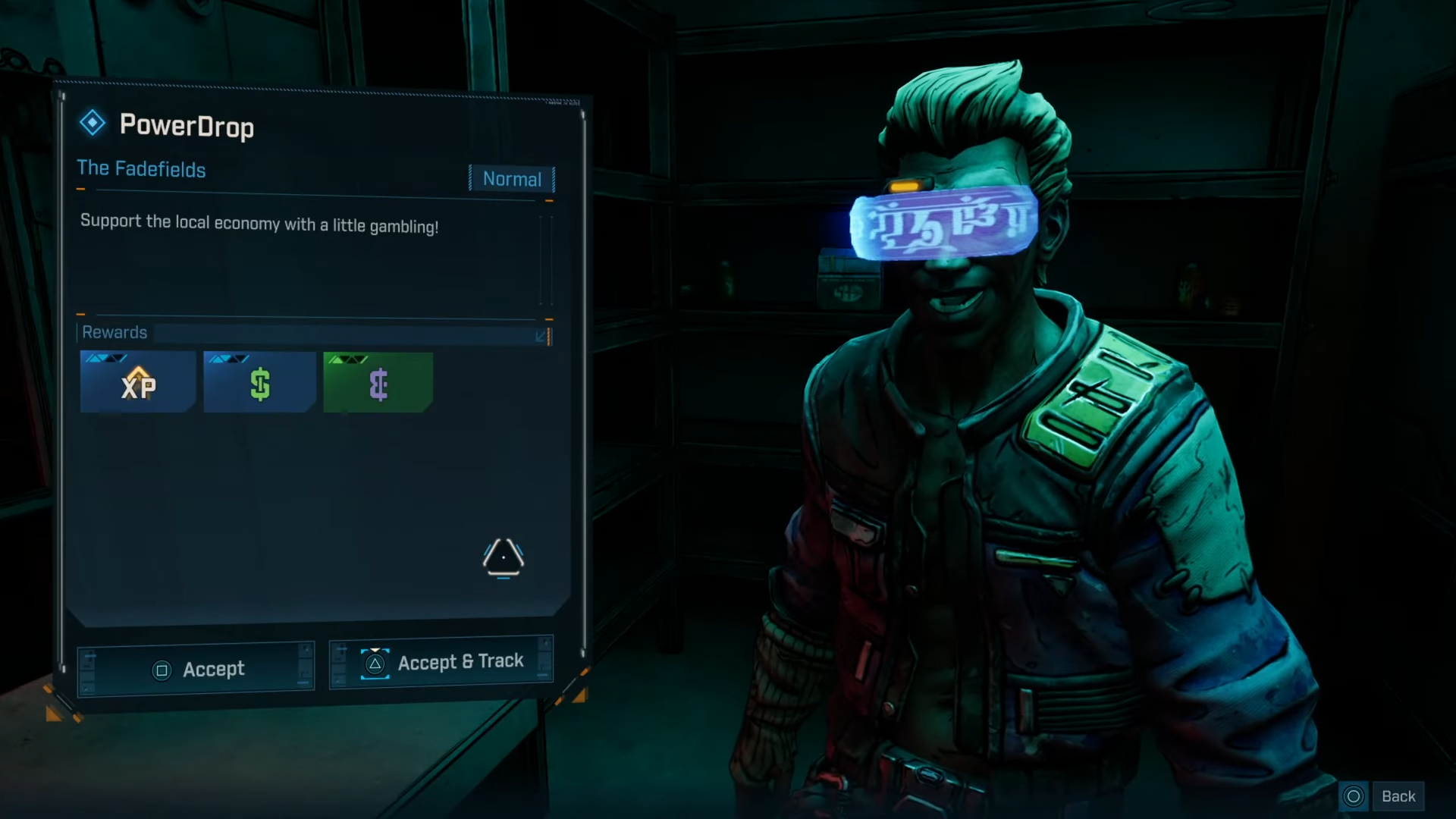Expand the Rewards section arrow
Viewport: 1456px width, 819px height.
point(541,335)
